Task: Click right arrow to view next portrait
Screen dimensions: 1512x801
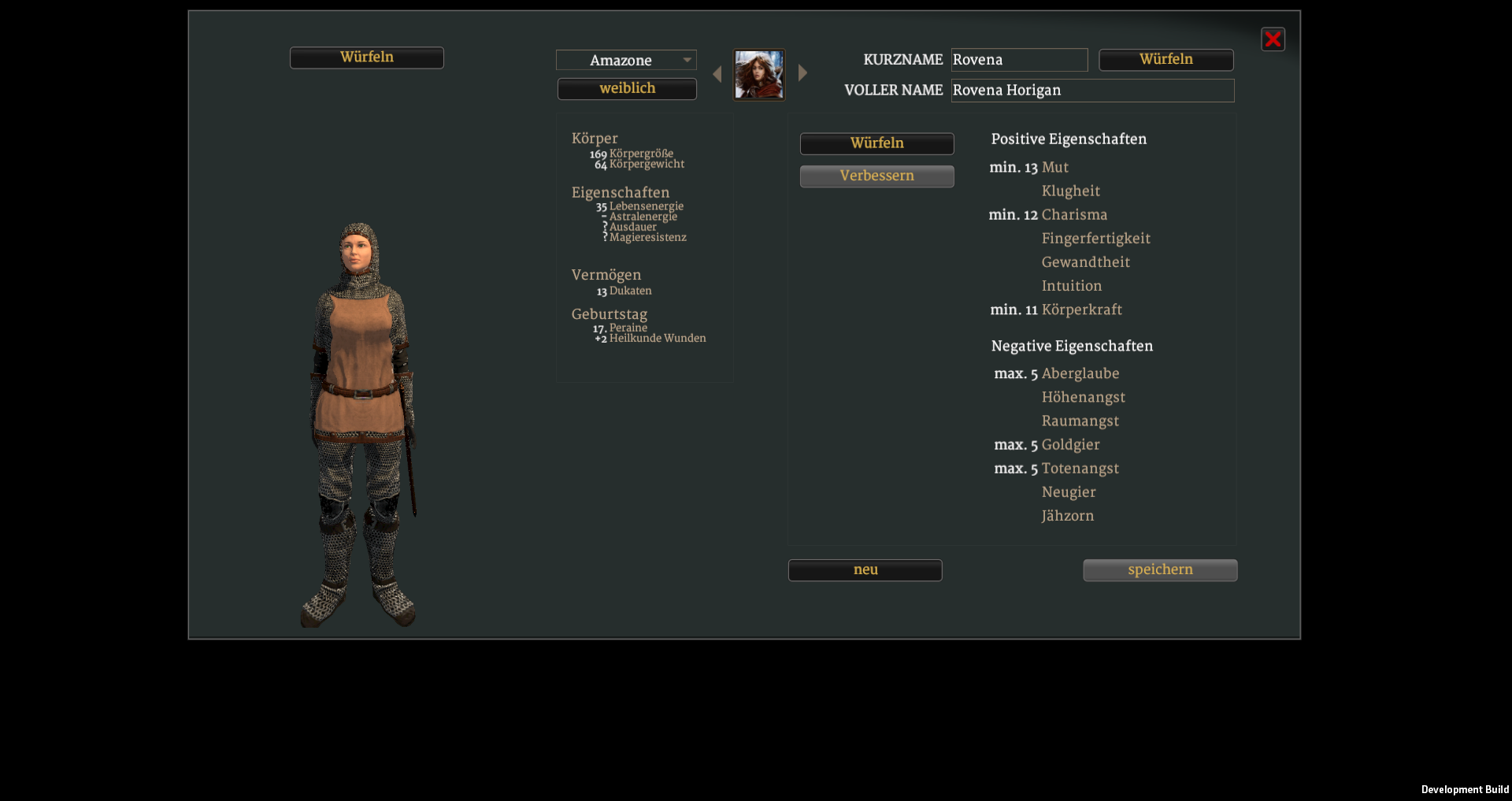Action: (x=802, y=72)
